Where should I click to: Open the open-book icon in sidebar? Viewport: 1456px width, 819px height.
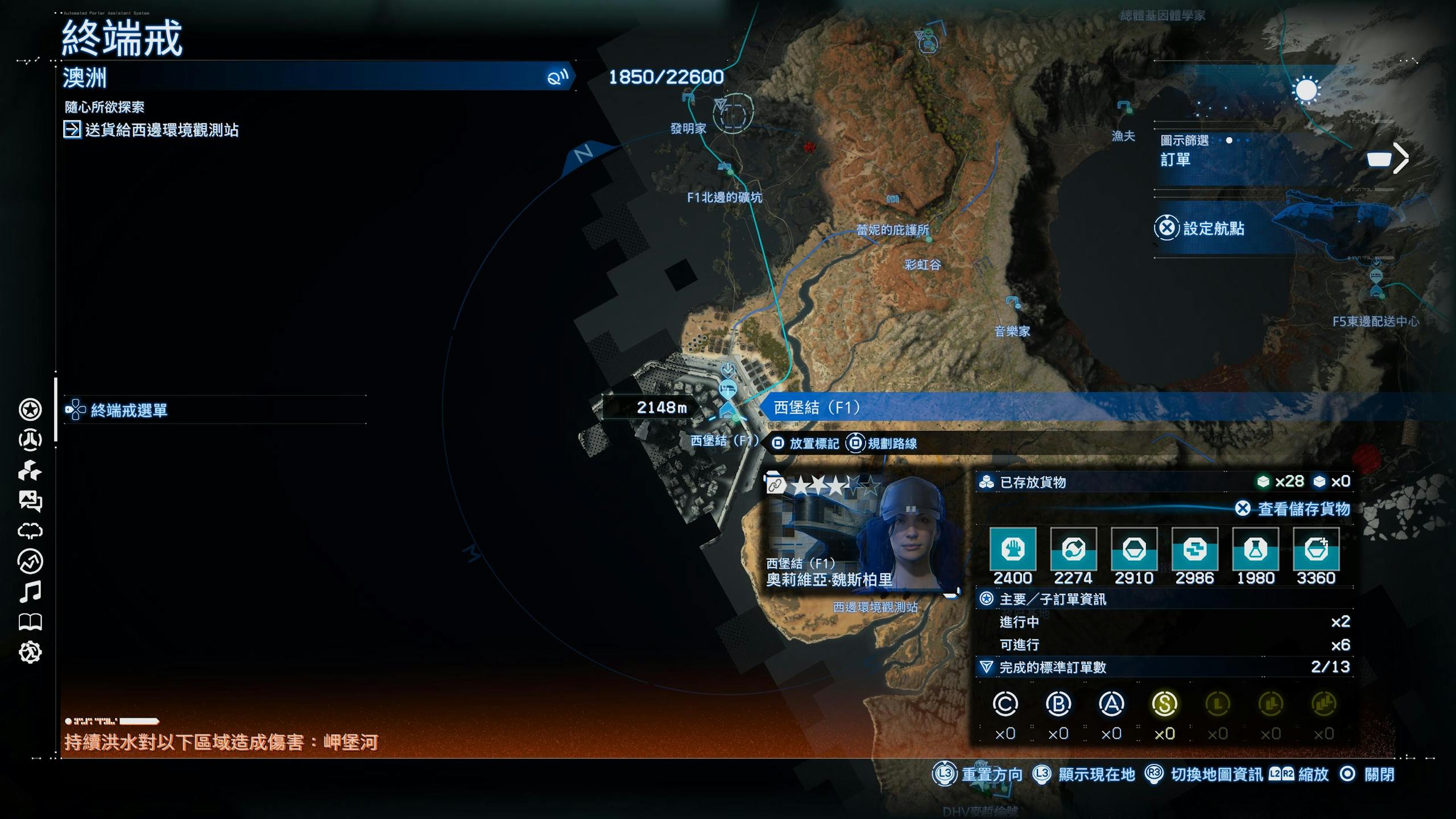click(x=30, y=622)
